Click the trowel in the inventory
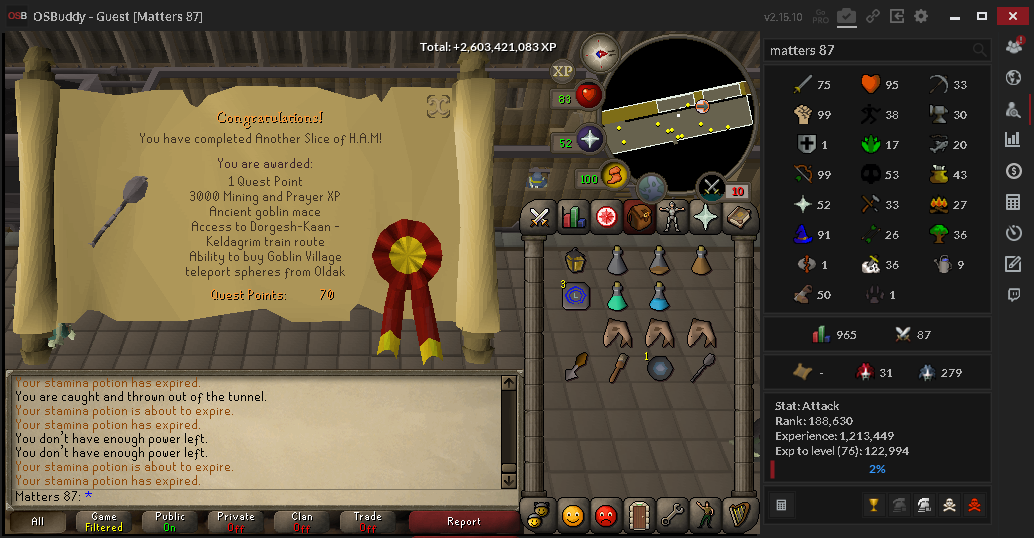 click(575, 367)
